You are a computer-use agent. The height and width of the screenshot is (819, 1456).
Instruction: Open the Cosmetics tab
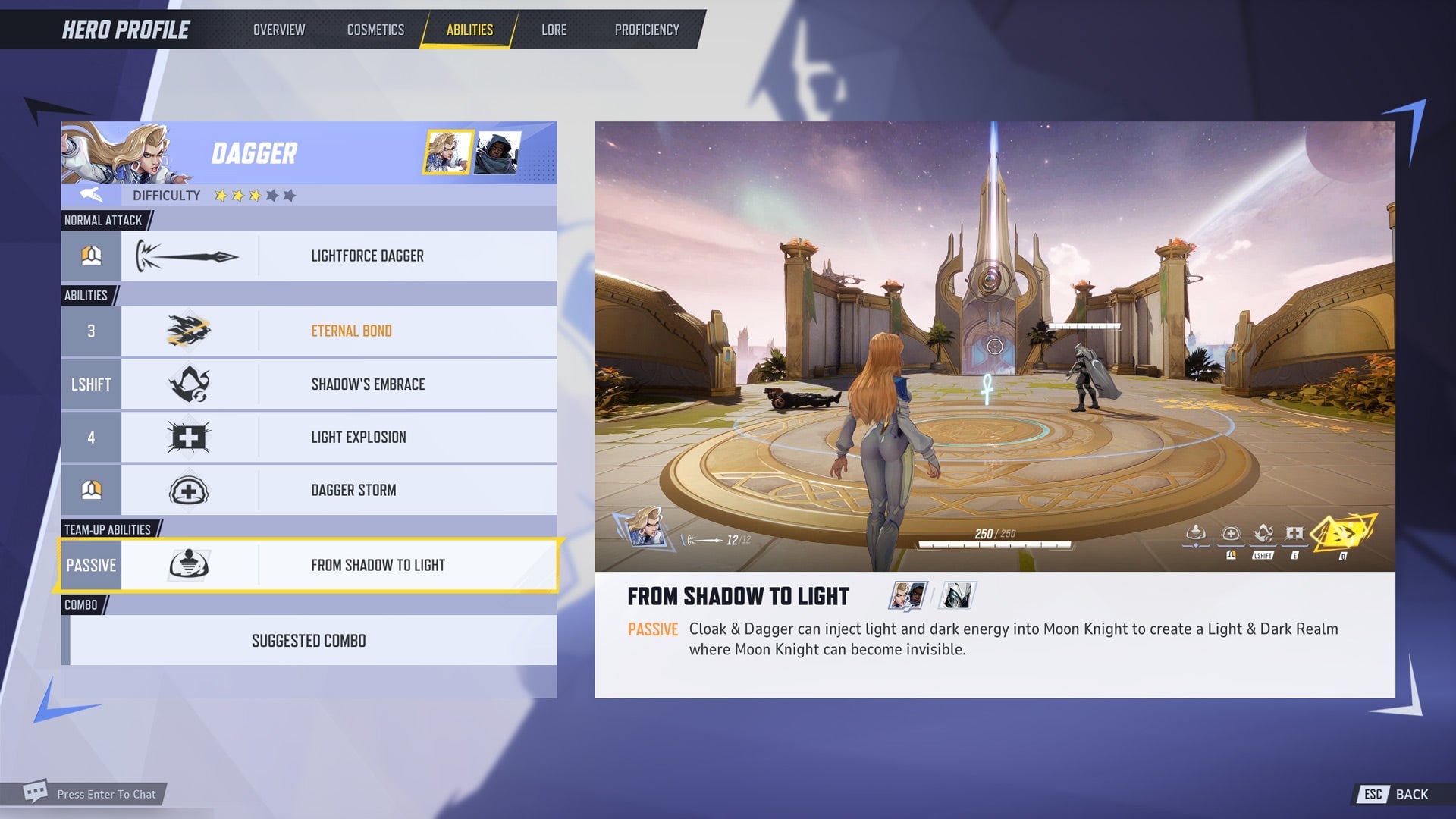[375, 30]
